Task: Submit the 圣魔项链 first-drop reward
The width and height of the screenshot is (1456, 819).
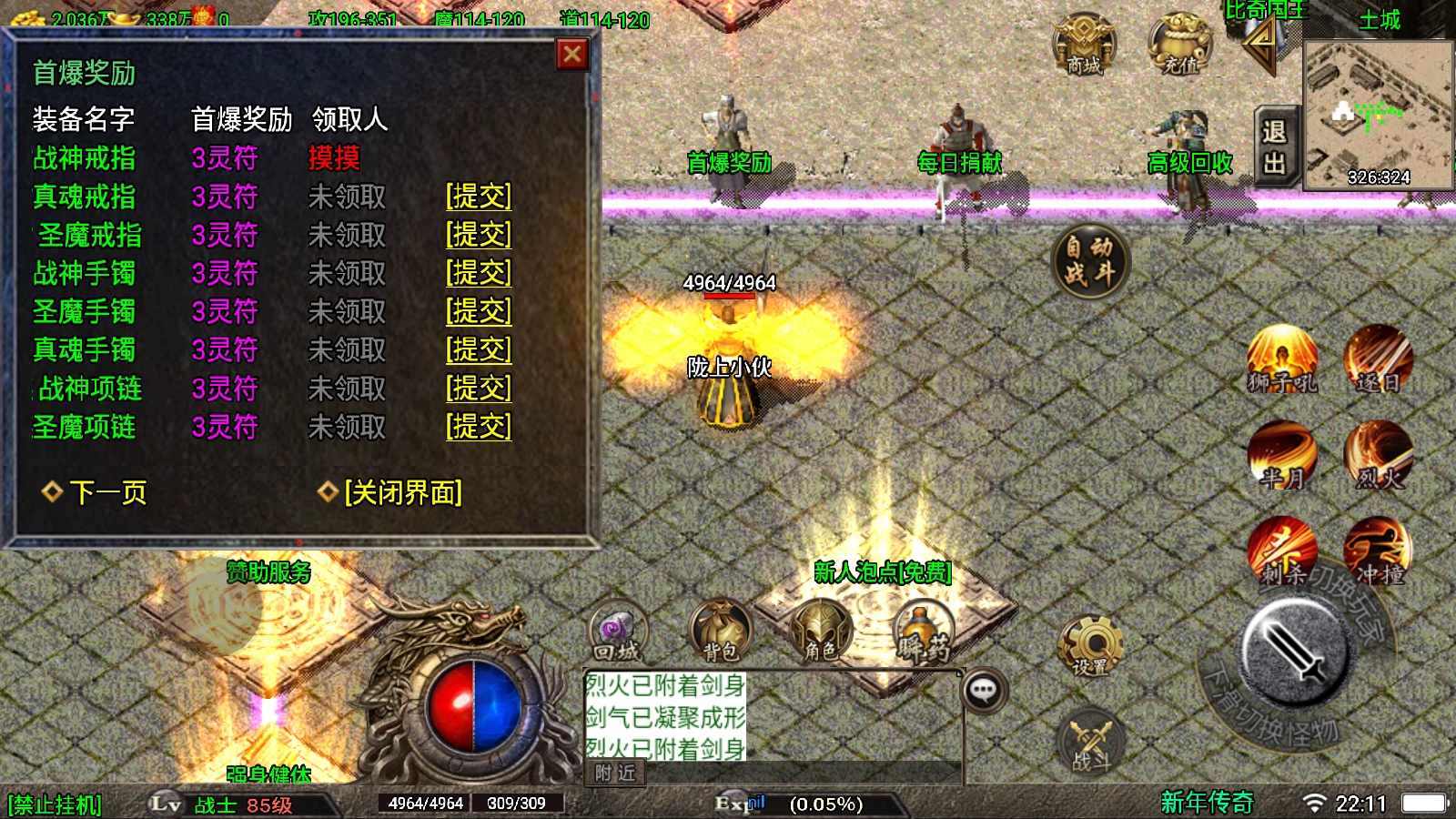Action: coord(479,427)
